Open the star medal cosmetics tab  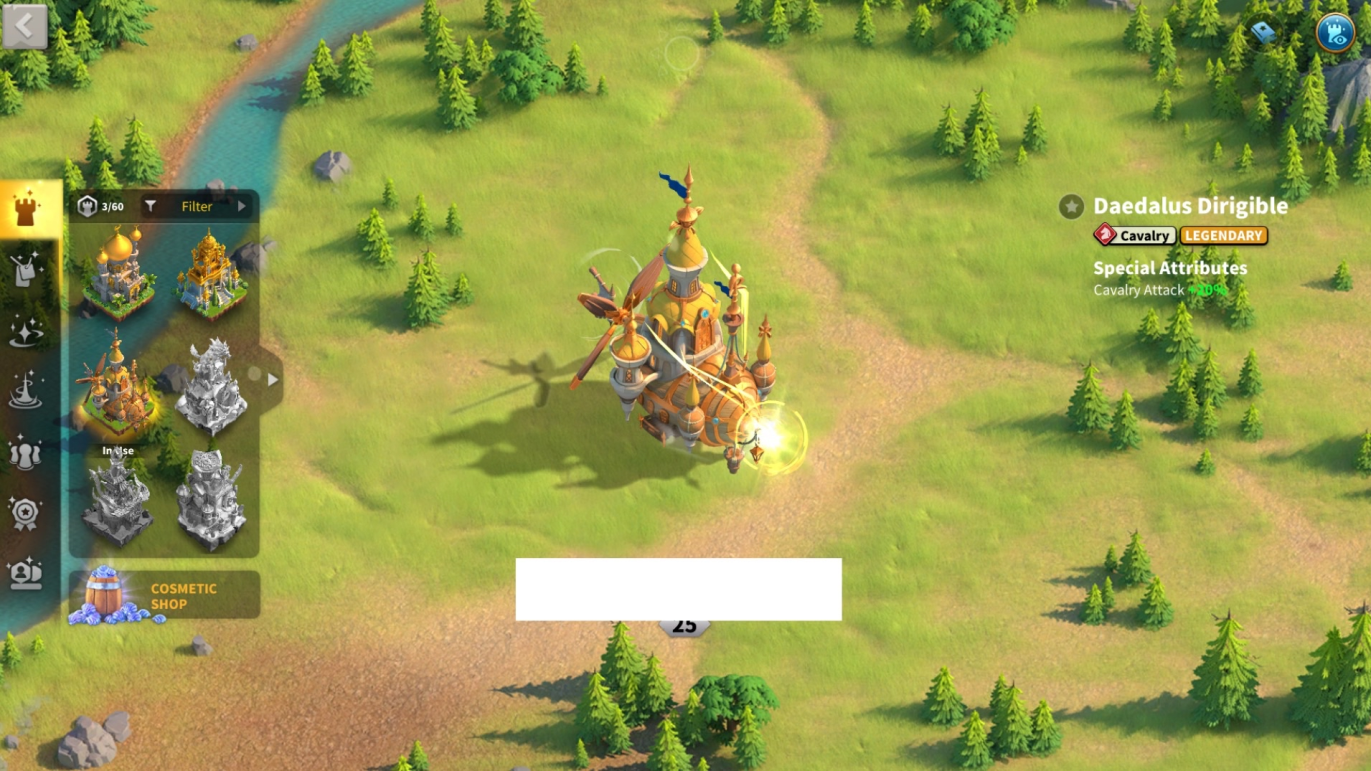pos(26,514)
